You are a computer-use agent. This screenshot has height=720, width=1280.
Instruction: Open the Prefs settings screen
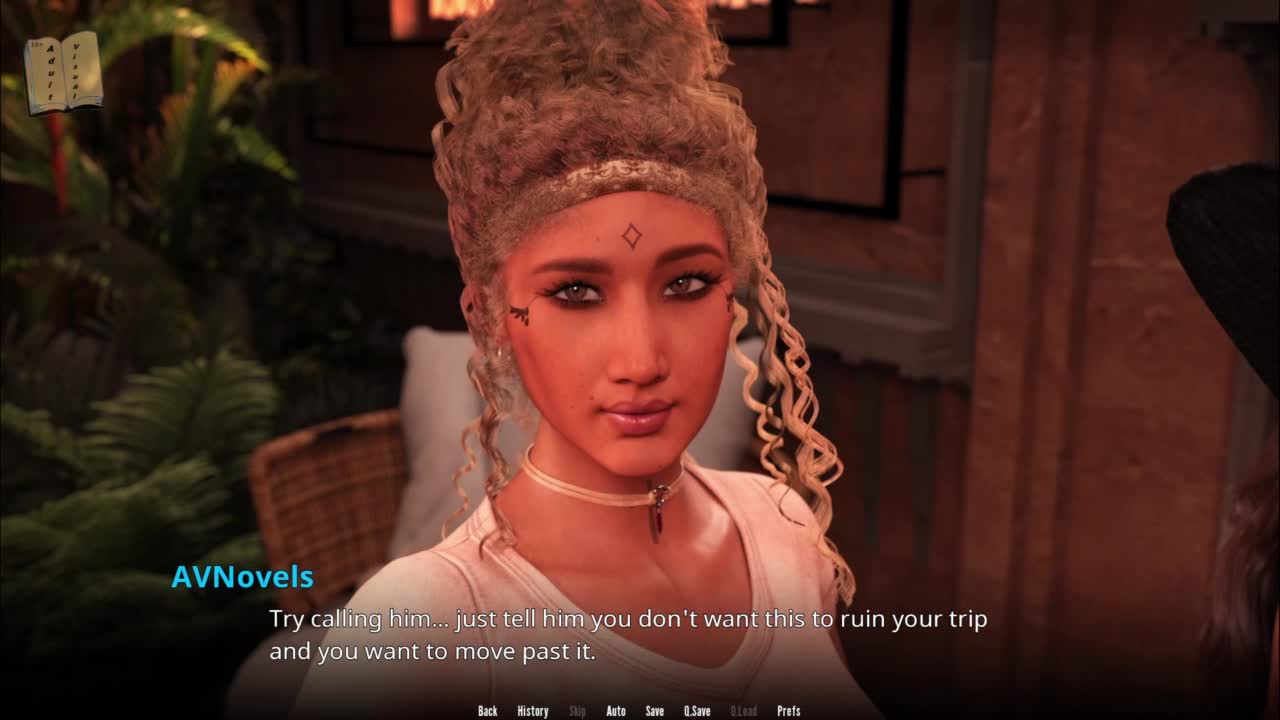point(788,711)
